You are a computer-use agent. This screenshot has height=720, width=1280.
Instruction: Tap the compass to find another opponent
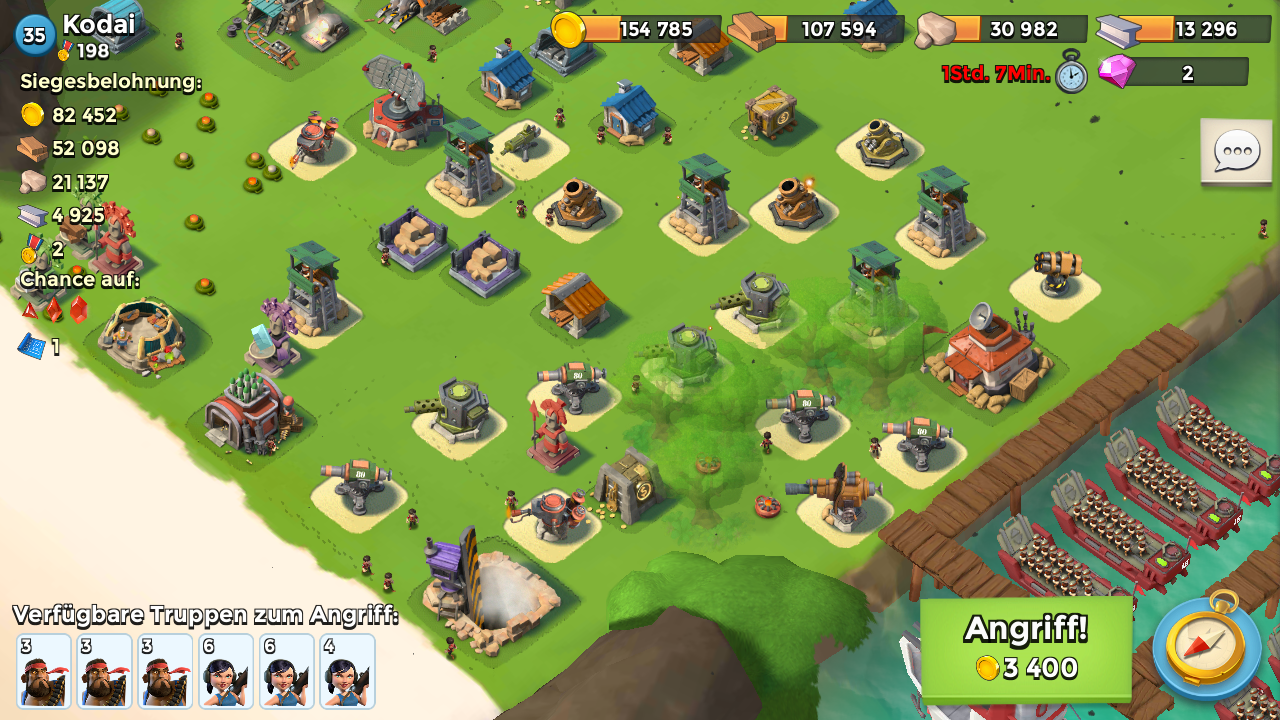pos(1207,646)
